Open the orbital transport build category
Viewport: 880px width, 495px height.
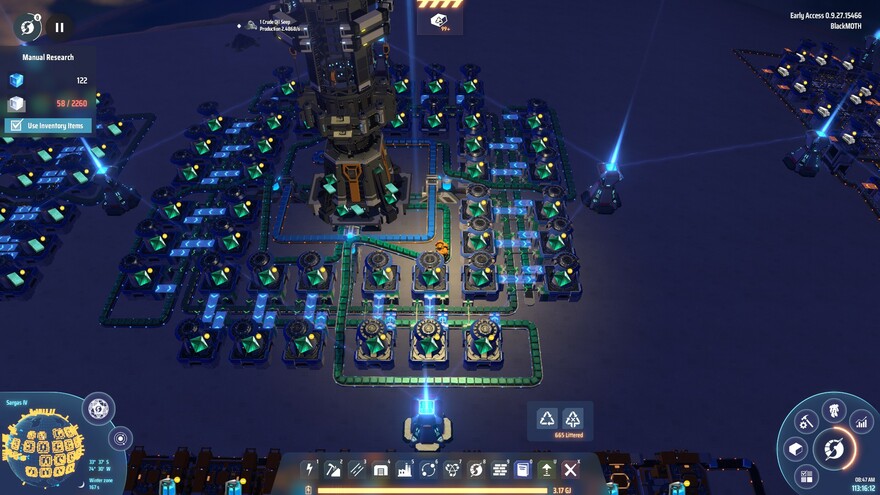pyautogui.click(x=428, y=469)
